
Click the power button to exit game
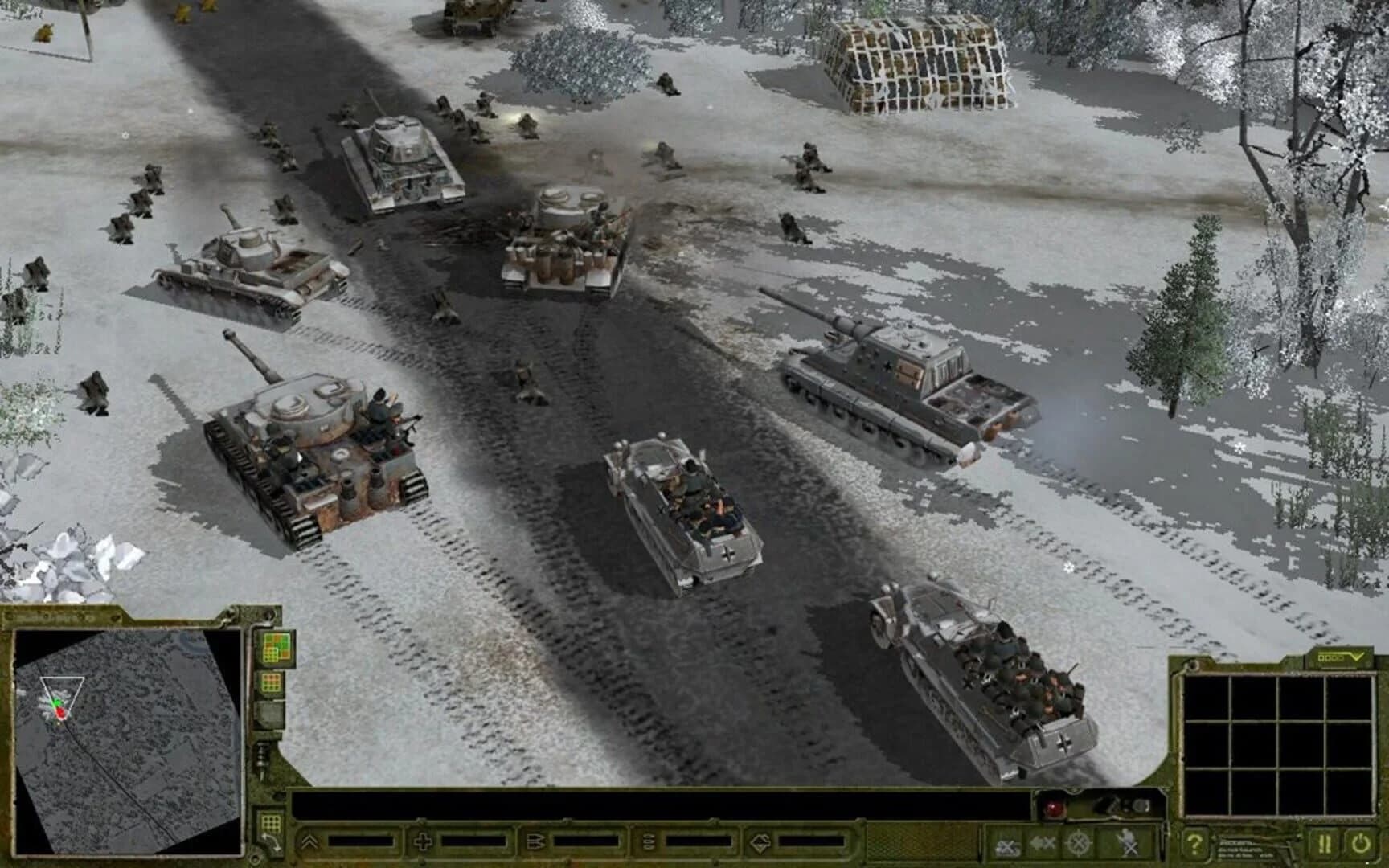point(1359,841)
